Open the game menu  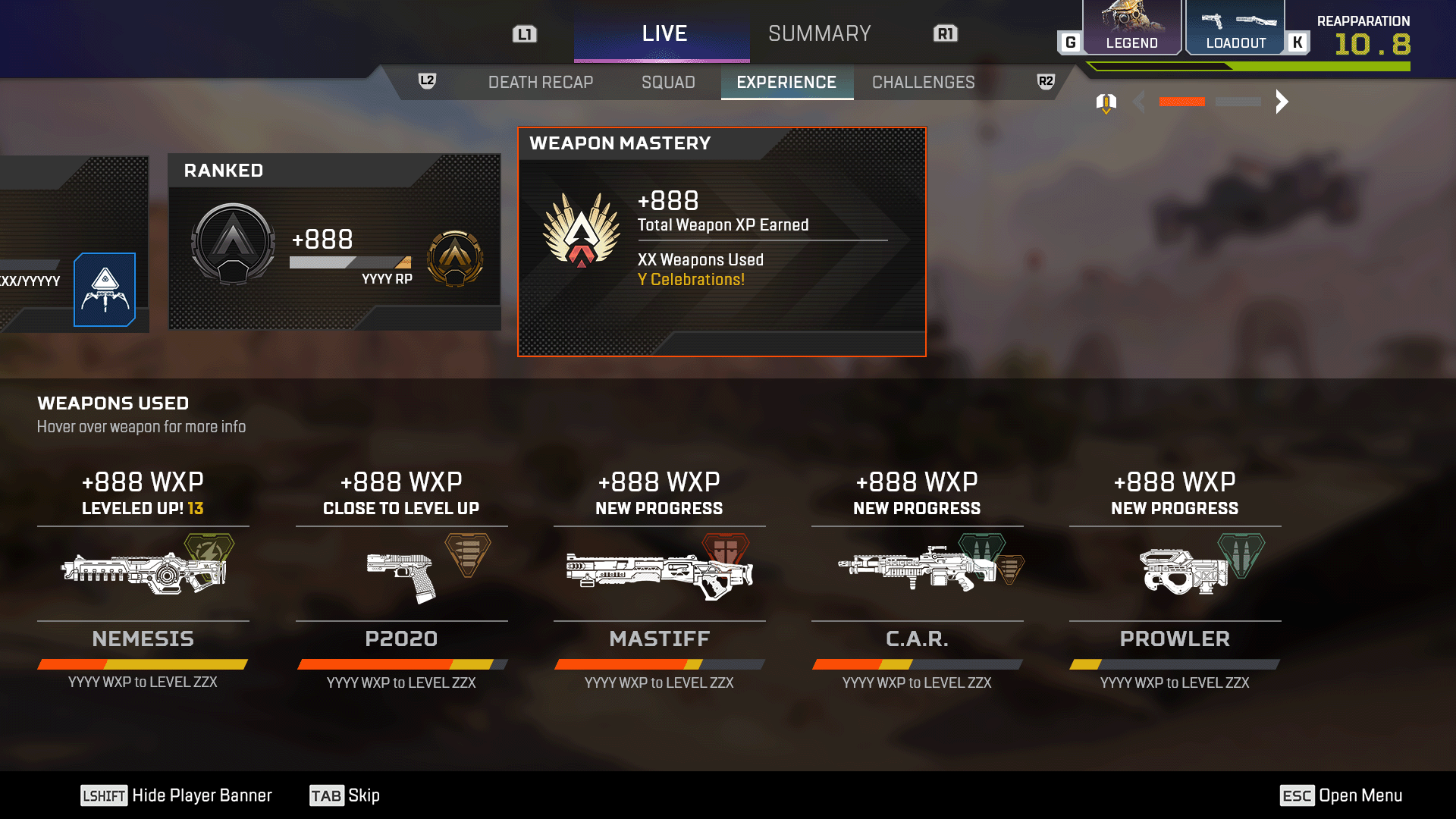click(x=1341, y=795)
